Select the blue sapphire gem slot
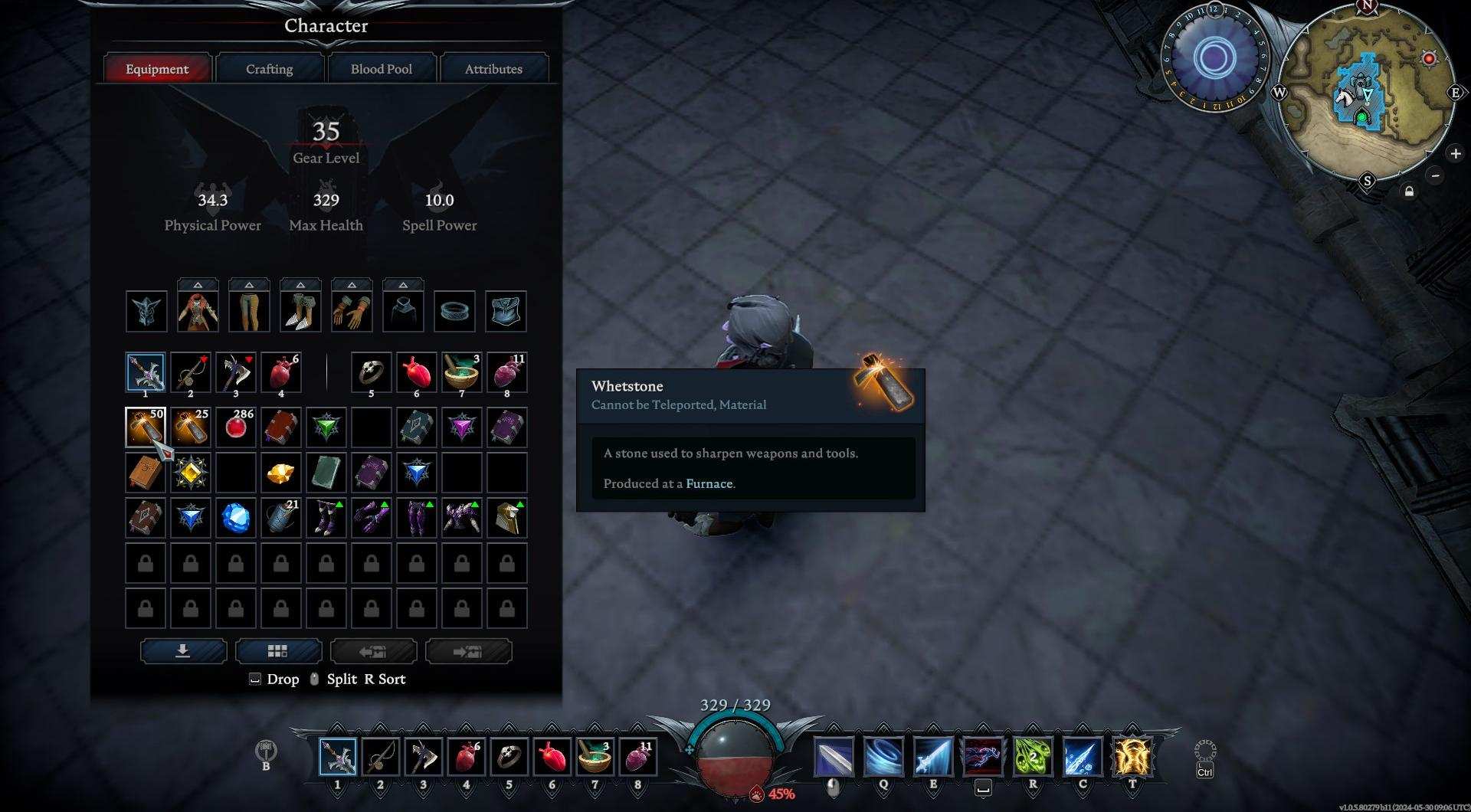The height and width of the screenshot is (812, 1471). point(235,519)
